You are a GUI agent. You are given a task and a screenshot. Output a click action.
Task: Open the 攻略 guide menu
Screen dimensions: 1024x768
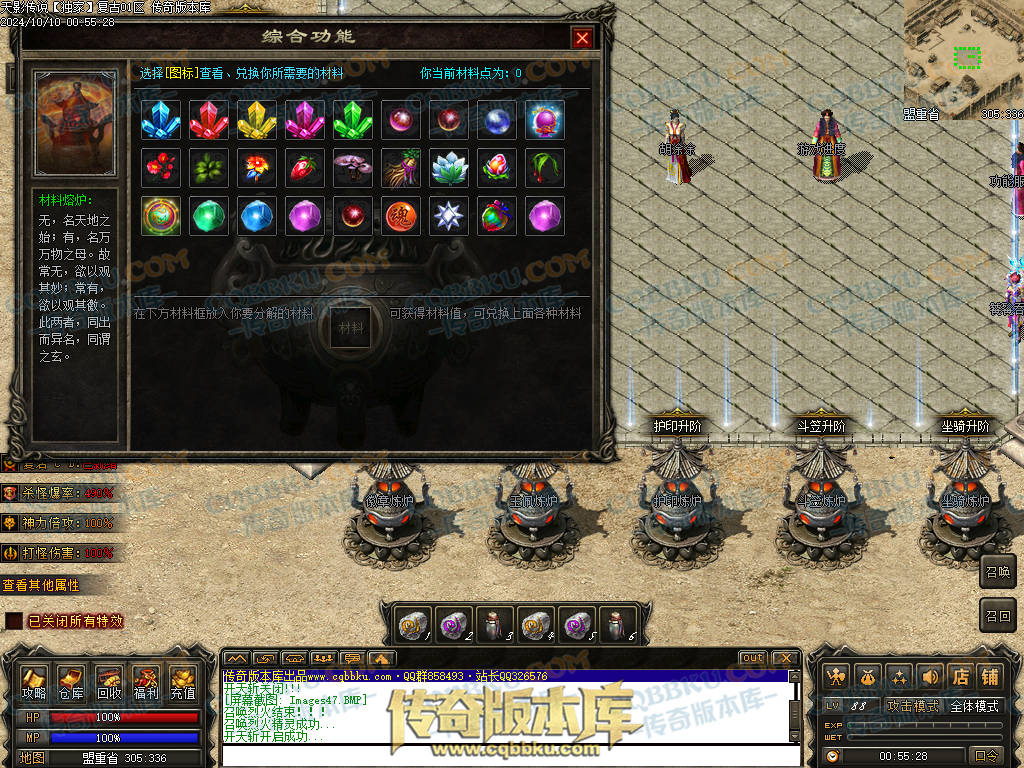point(34,682)
